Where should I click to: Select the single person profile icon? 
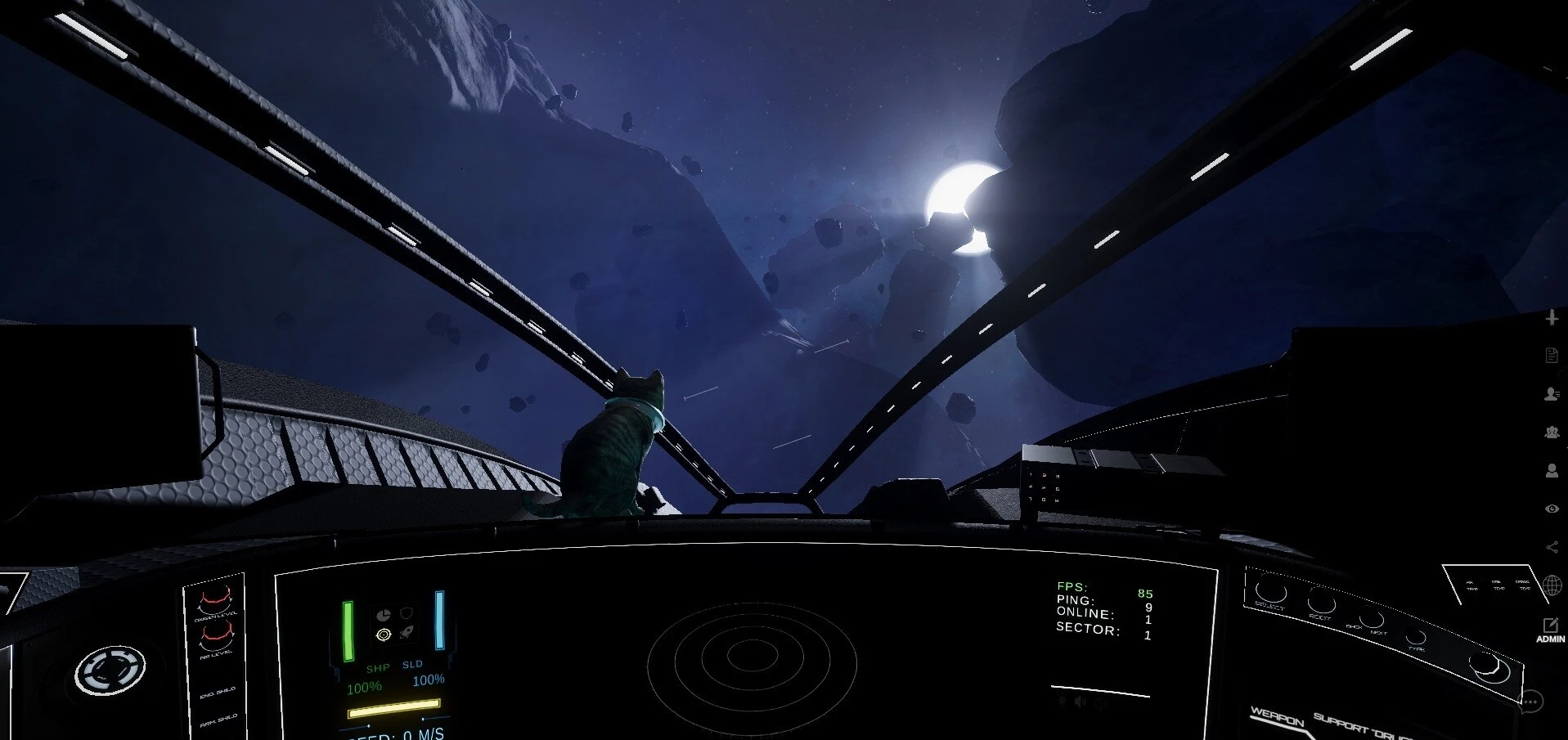tap(1552, 470)
